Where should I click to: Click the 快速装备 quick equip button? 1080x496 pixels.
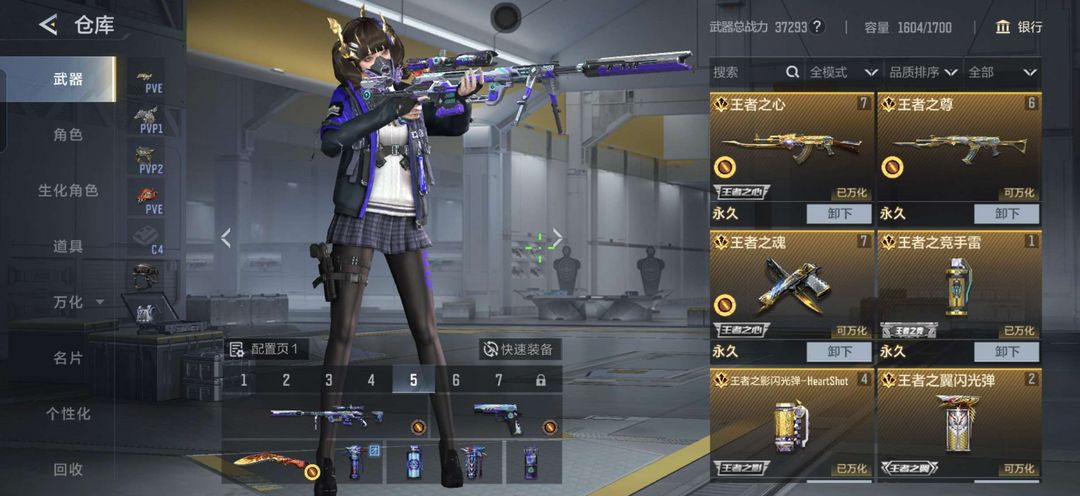coord(518,349)
